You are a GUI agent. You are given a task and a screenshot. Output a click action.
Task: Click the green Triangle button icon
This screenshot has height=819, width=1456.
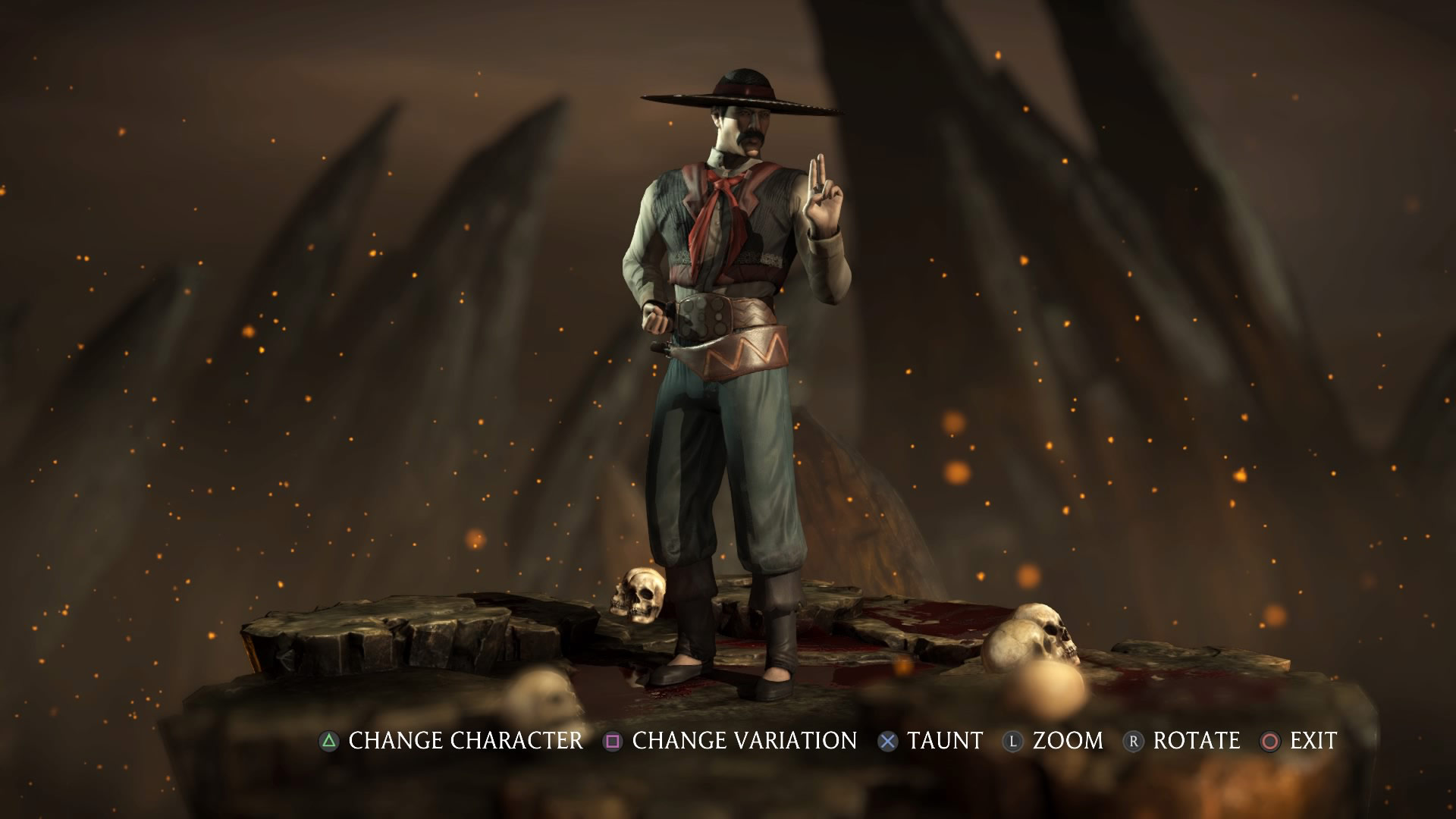pos(329,741)
